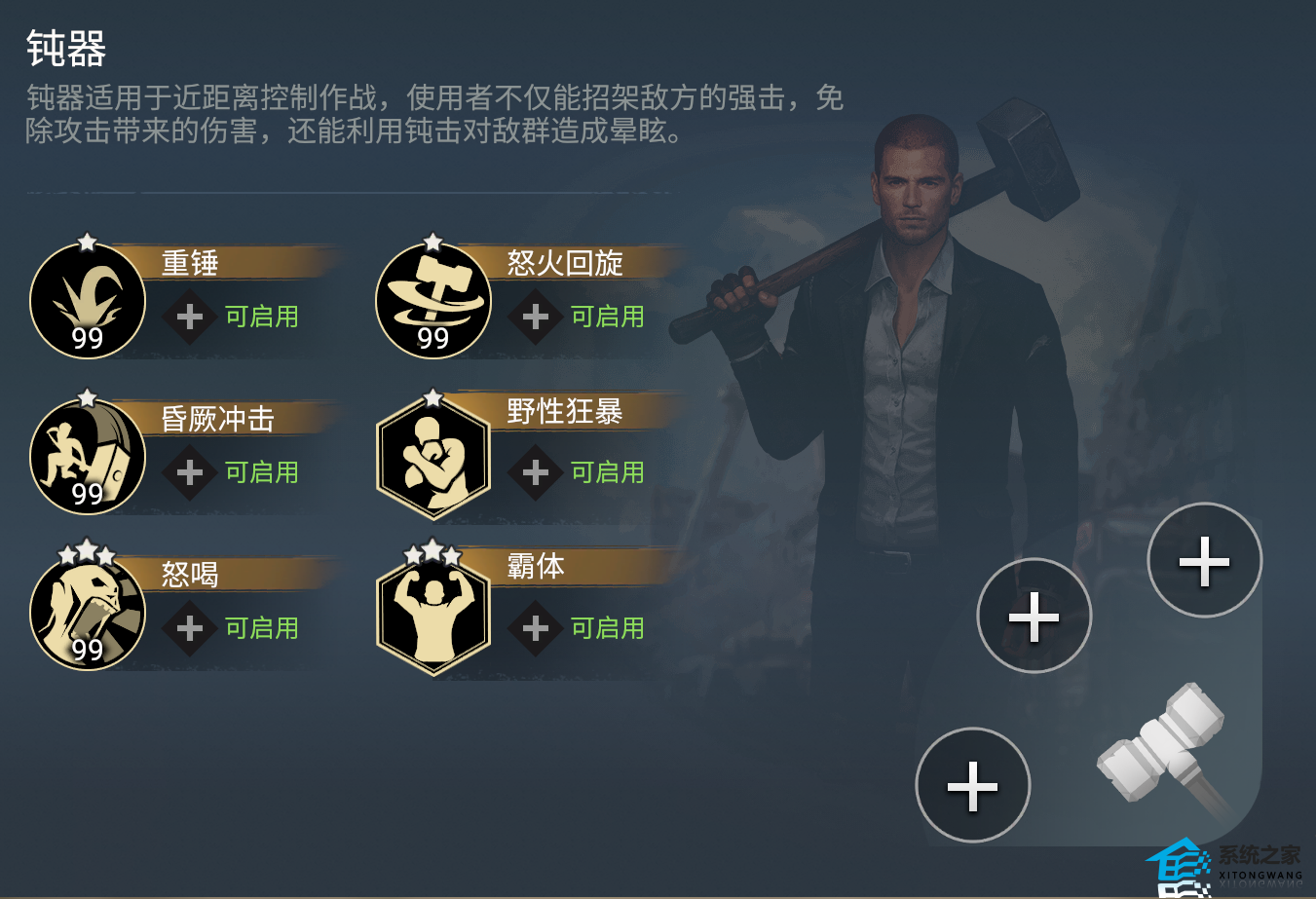Click the middle plus equip slot circle

[x=1035, y=616]
